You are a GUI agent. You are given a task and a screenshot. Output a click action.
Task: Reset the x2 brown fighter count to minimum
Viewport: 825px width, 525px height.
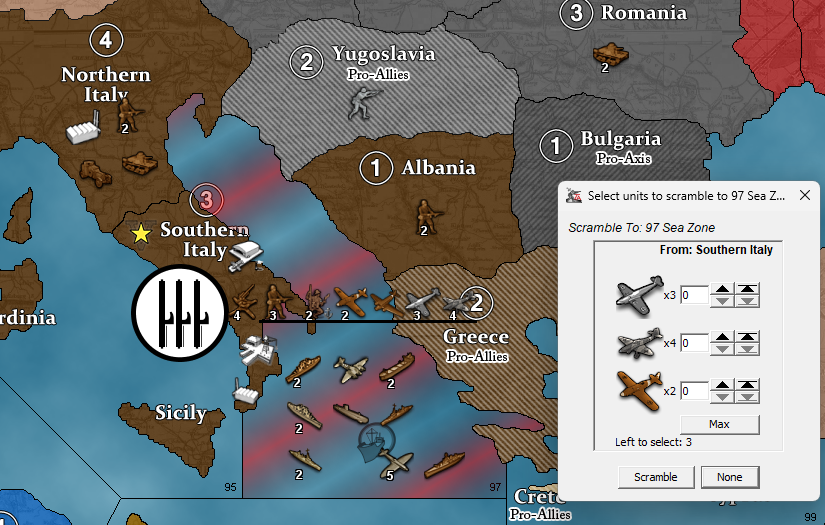point(748,397)
